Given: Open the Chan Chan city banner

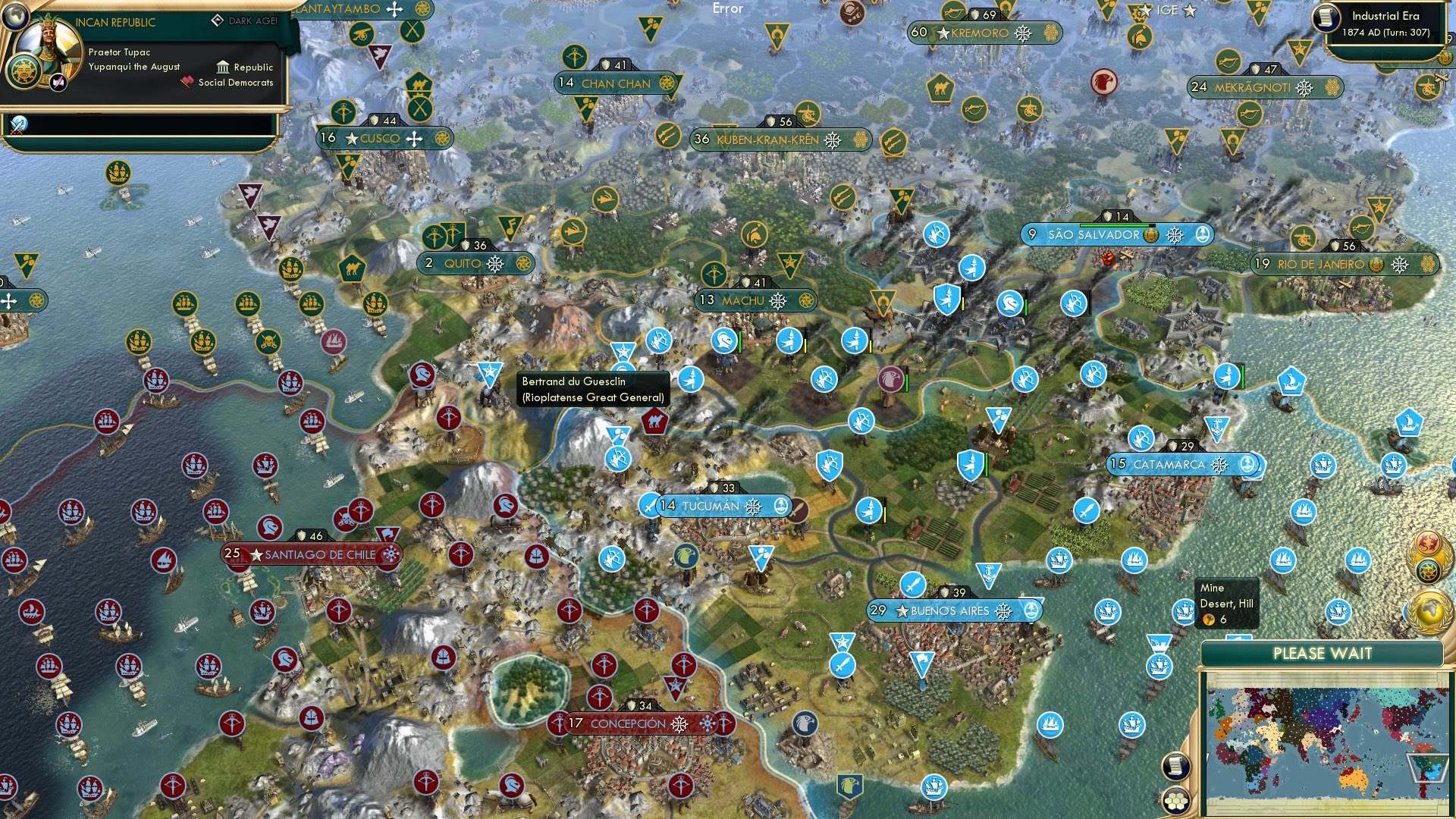Looking at the screenshot, I should 615,83.
